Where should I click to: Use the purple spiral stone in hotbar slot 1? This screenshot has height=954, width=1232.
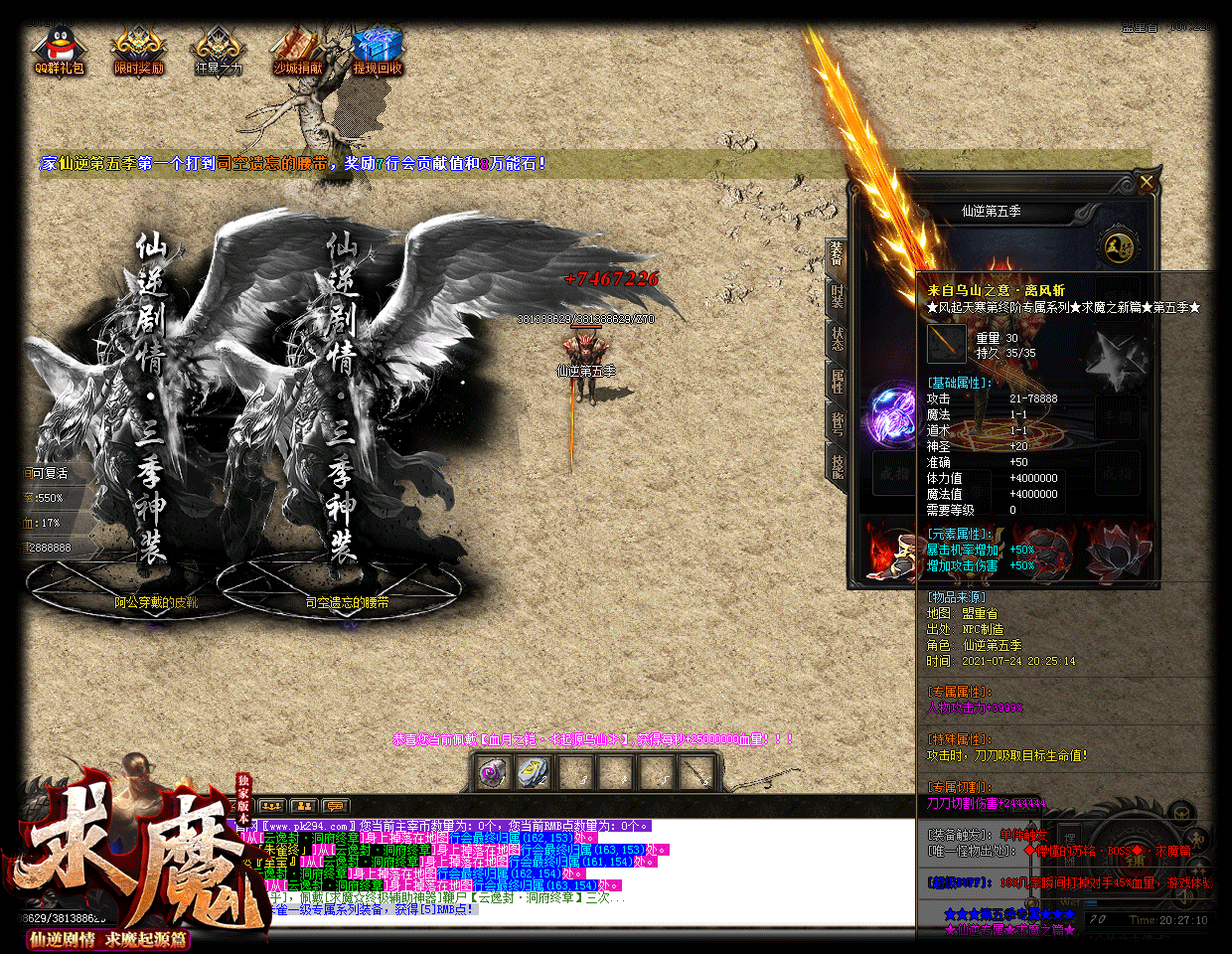492,772
